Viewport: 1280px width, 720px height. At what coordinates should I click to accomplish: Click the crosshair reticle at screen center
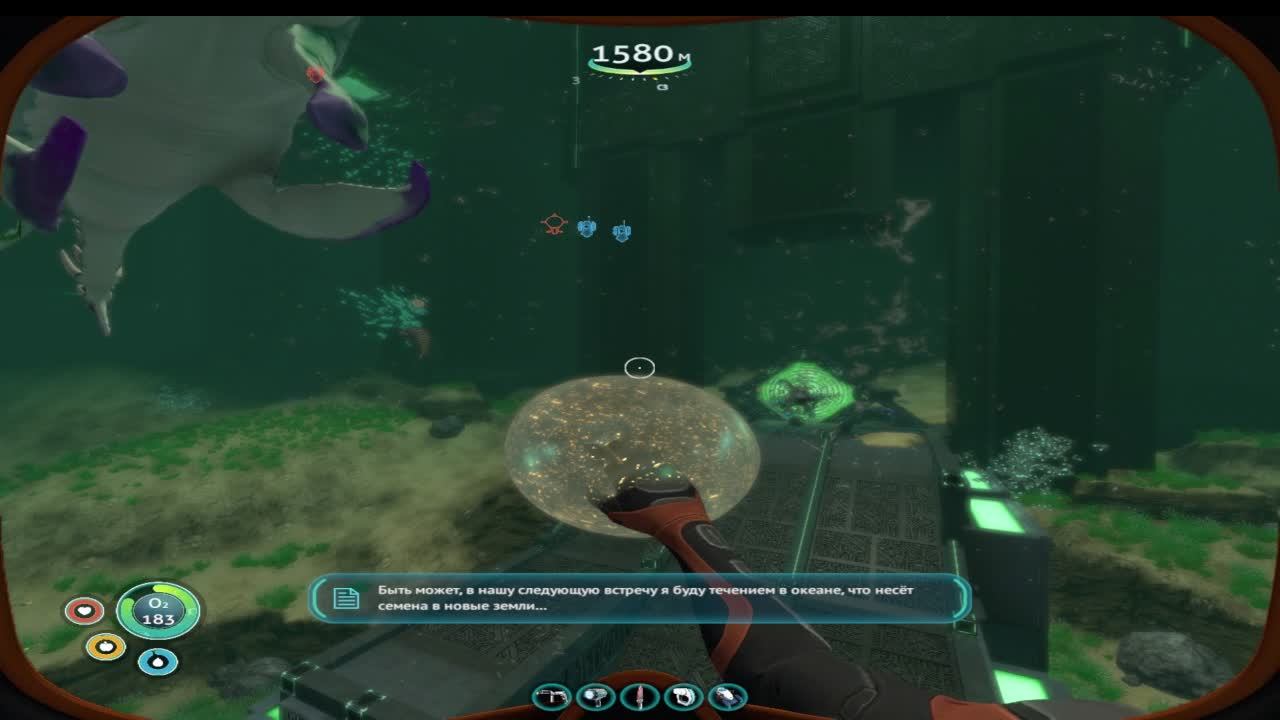coord(640,368)
